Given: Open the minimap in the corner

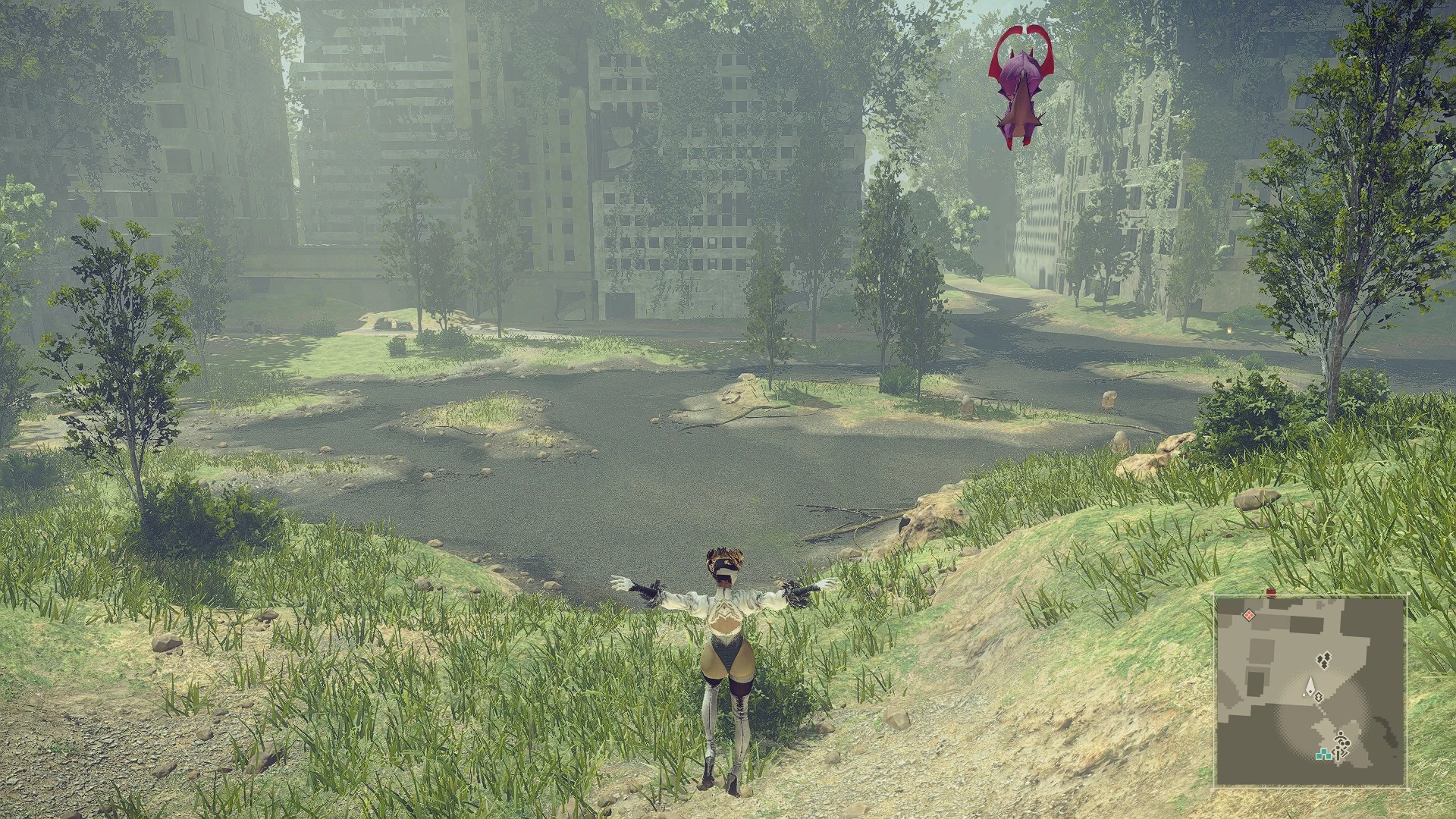Looking at the screenshot, I should click(x=1310, y=691).
